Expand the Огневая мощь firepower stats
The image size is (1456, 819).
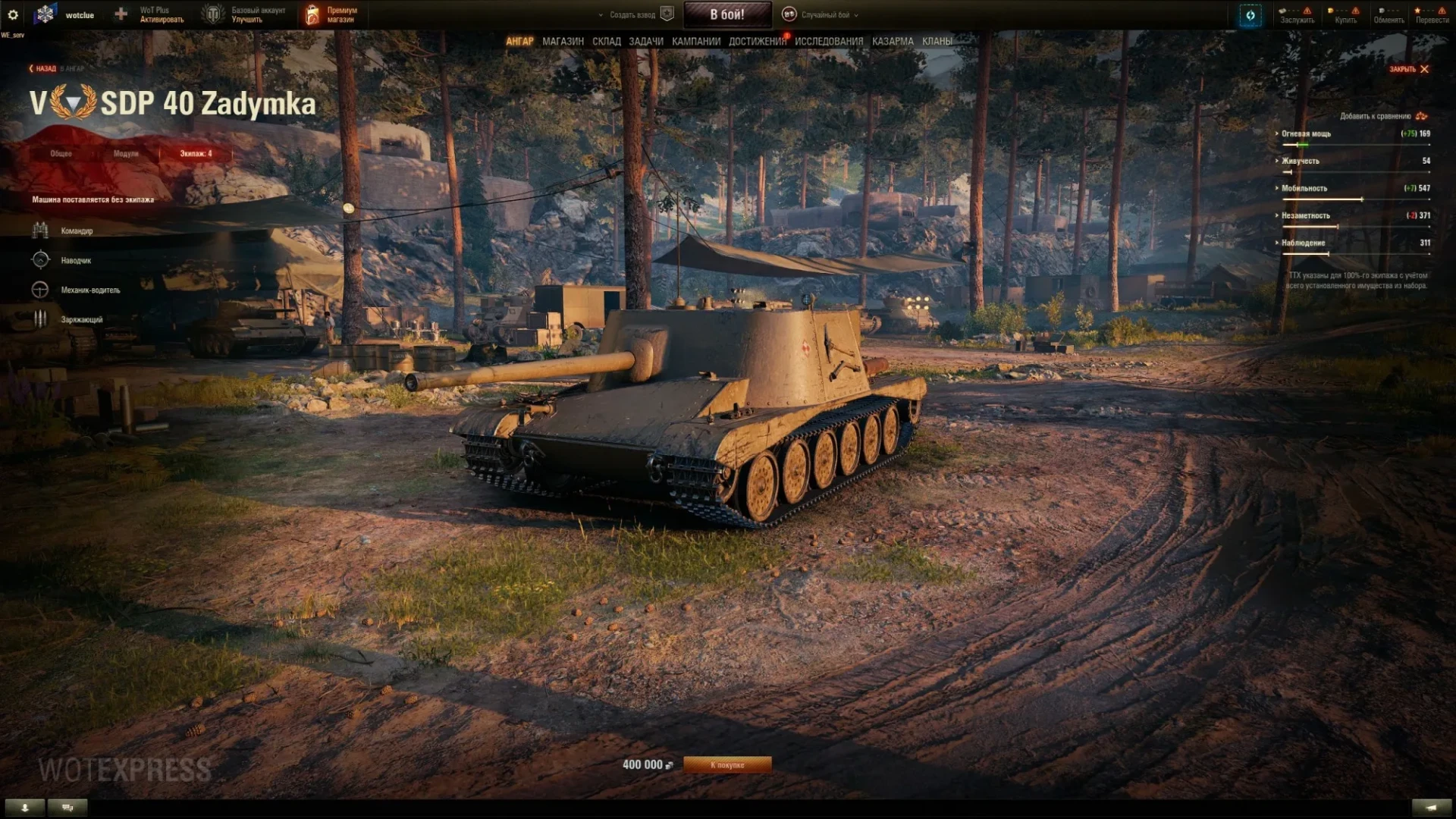[1306, 133]
